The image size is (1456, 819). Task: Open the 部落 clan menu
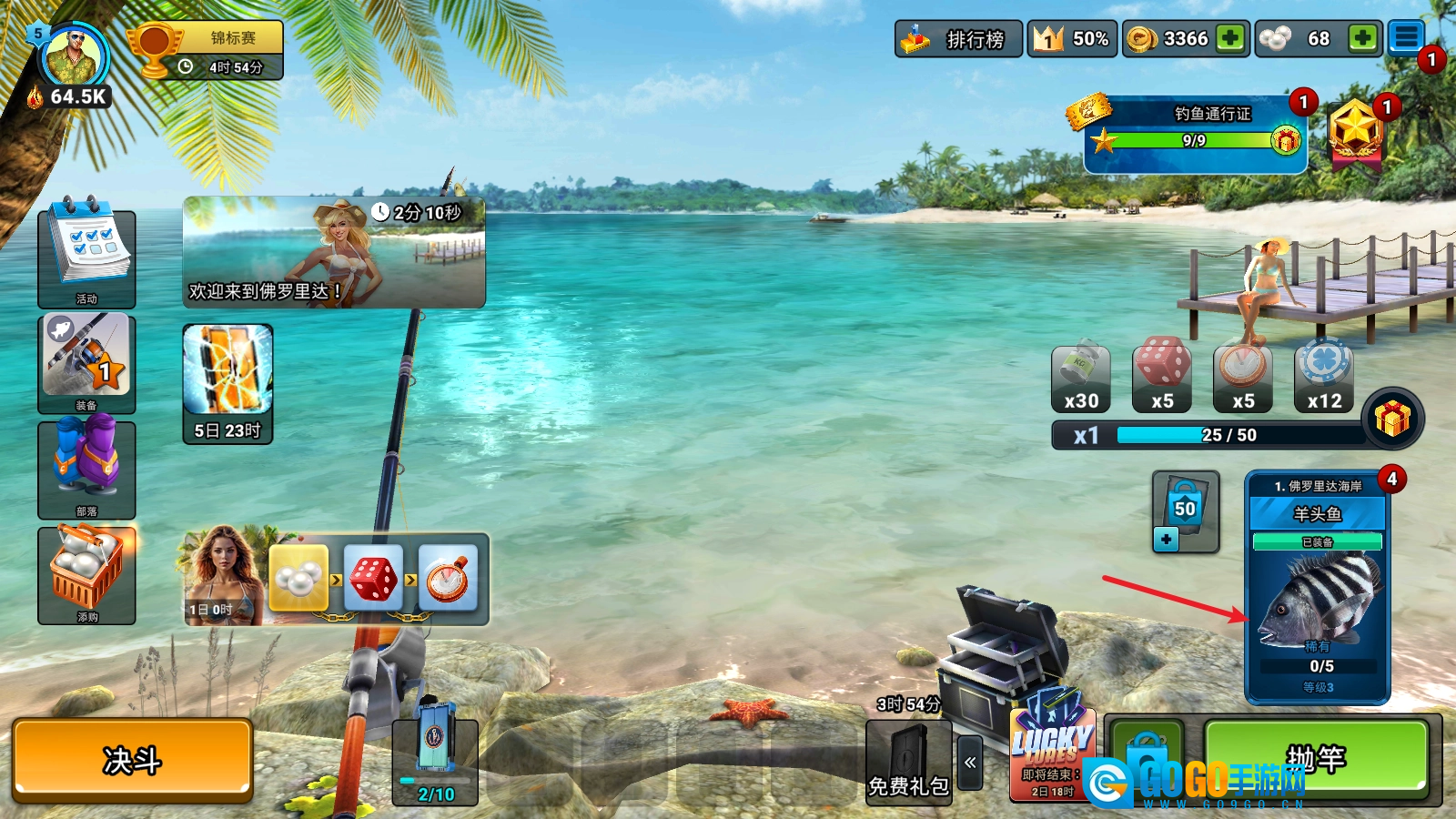[86, 468]
